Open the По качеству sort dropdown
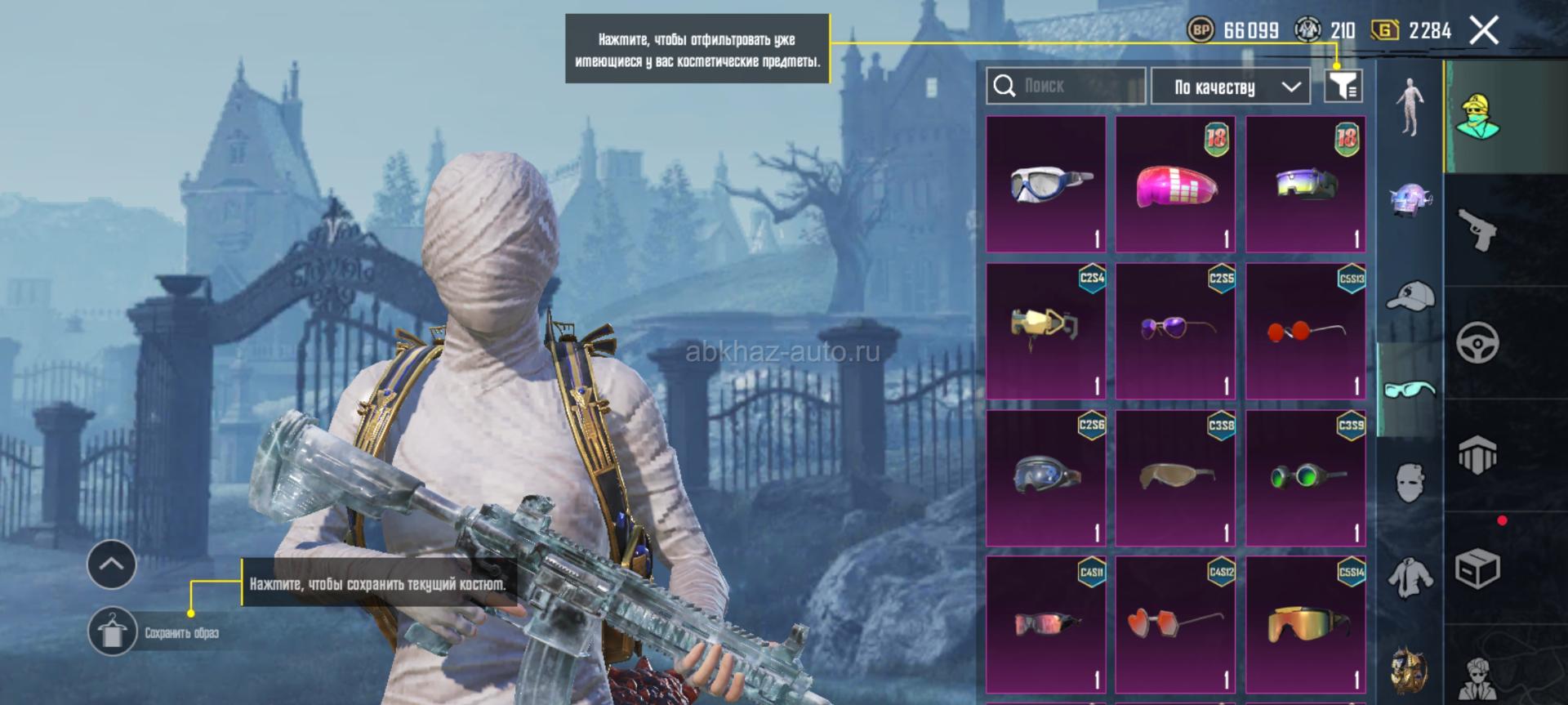The image size is (1568, 705). 1230,87
